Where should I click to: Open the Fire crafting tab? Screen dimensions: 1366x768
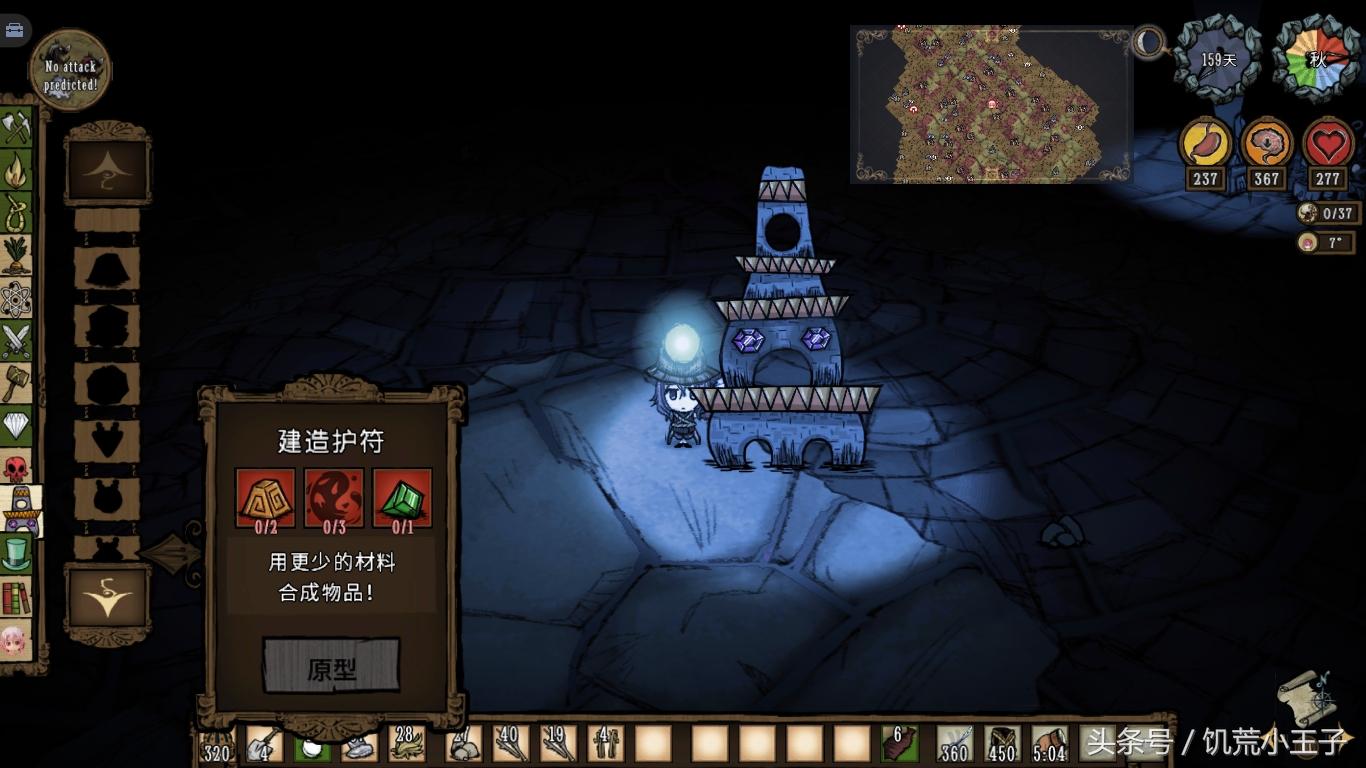(16, 170)
